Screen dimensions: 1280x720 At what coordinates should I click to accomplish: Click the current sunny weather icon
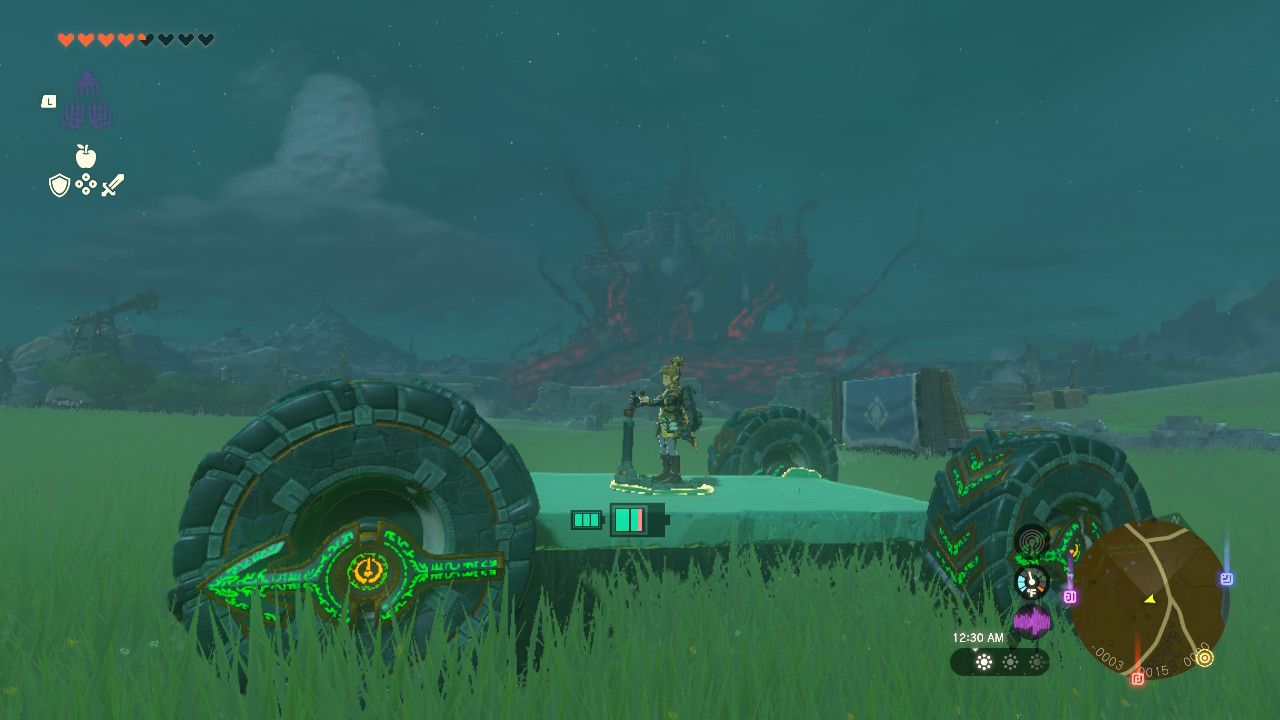pyautogui.click(x=983, y=661)
